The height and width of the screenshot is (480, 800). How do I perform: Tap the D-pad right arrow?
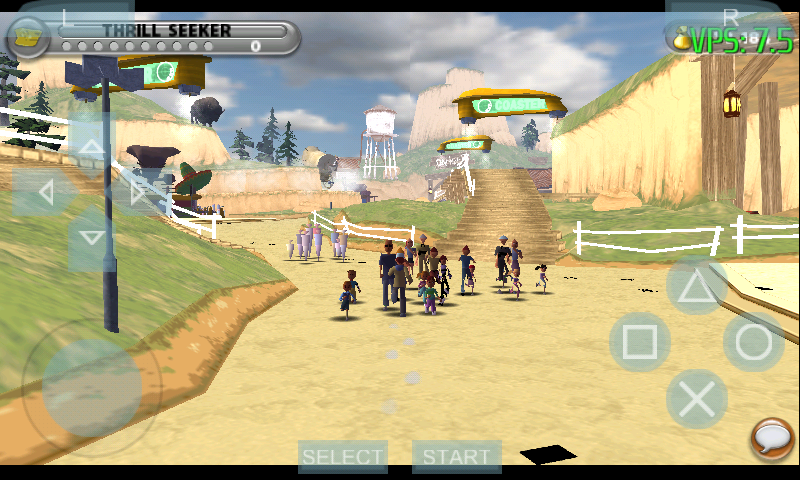tap(137, 192)
